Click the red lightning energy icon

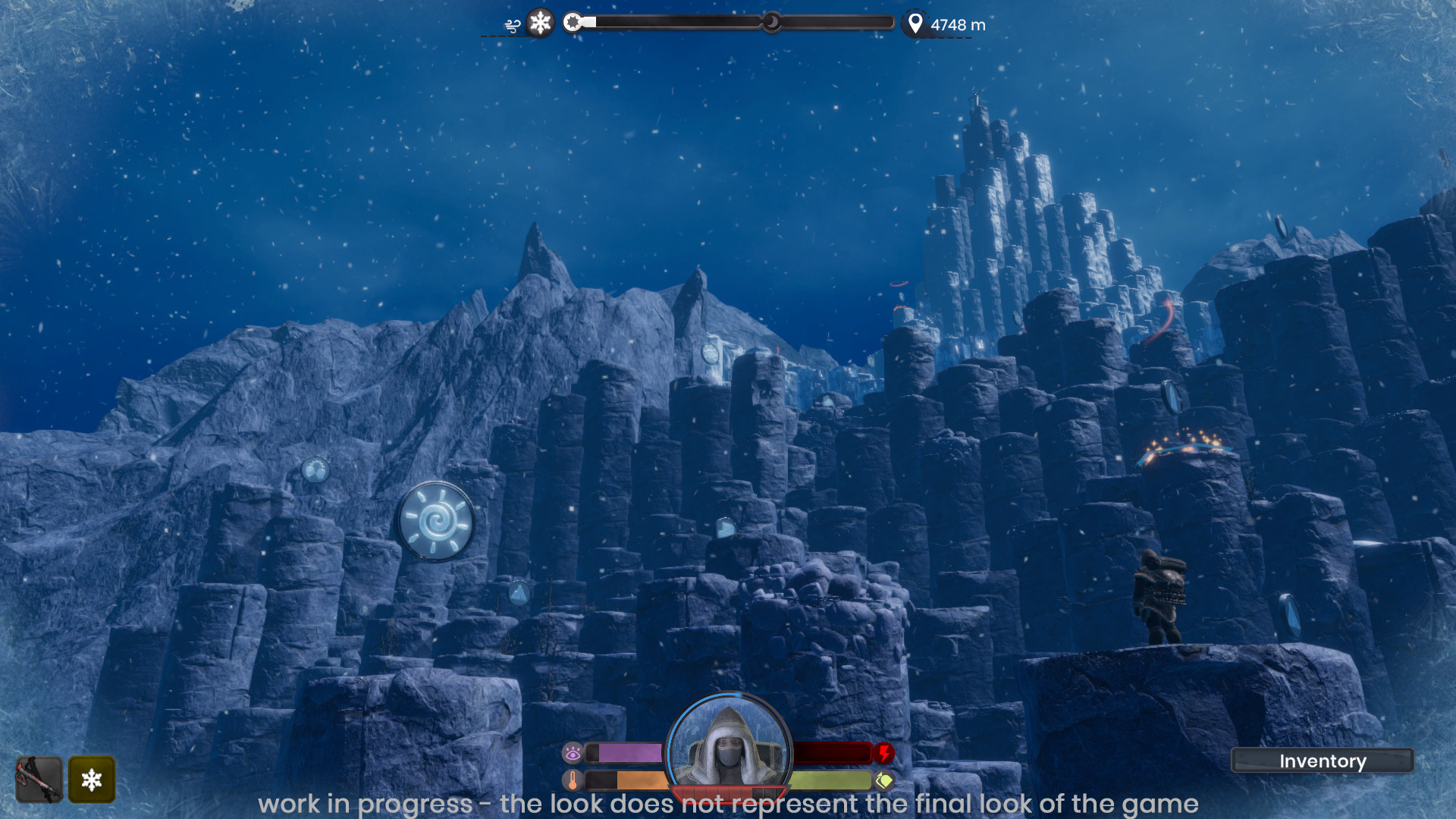(884, 753)
